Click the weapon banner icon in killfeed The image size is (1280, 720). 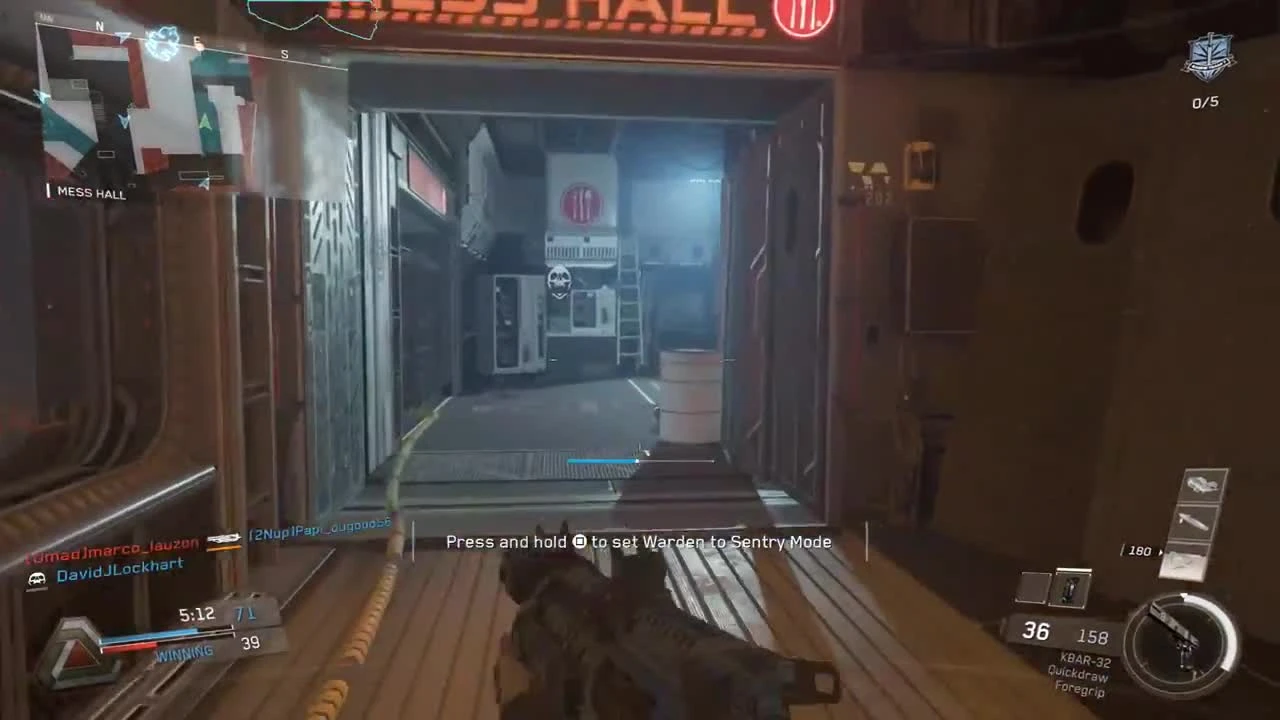[224, 540]
